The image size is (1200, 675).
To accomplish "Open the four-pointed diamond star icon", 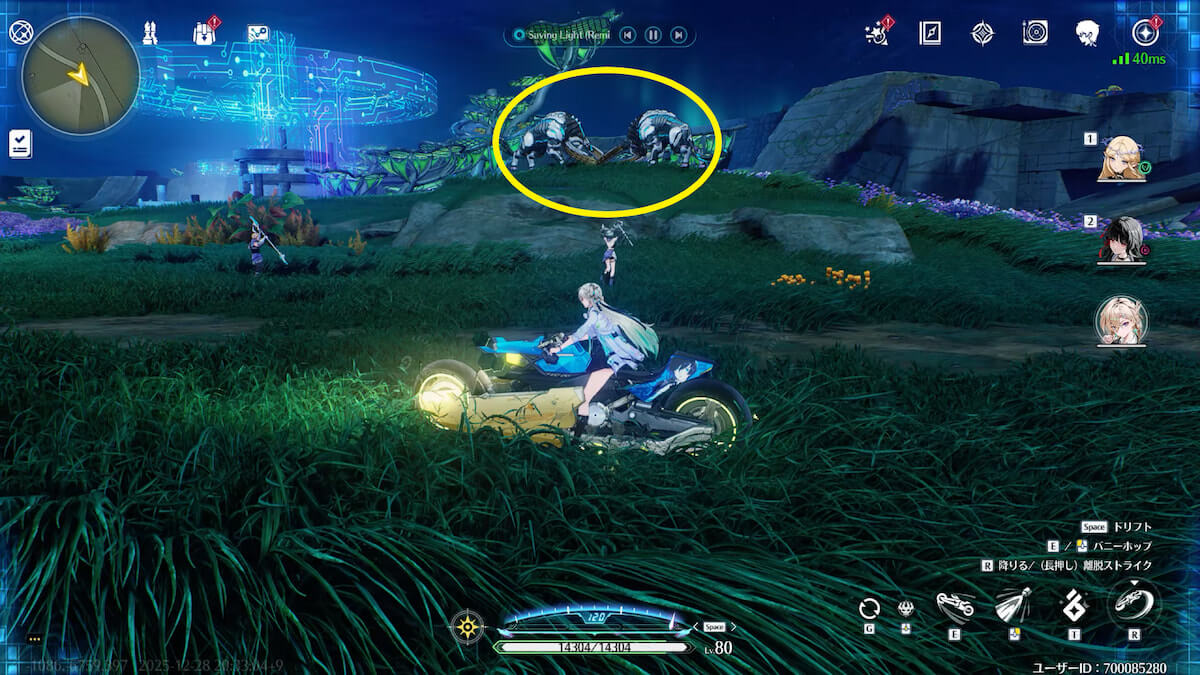I will point(982,33).
